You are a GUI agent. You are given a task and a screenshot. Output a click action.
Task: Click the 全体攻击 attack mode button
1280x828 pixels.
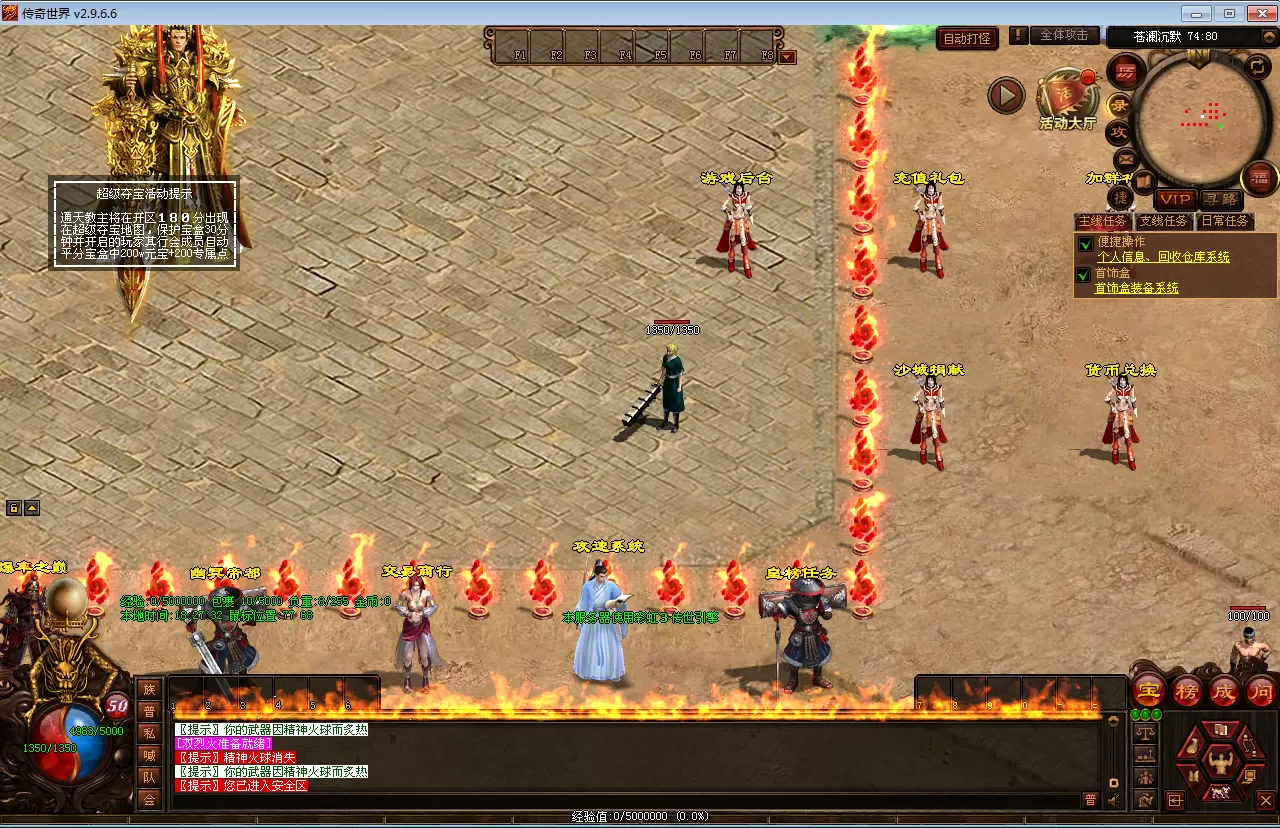pyautogui.click(x=1064, y=36)
